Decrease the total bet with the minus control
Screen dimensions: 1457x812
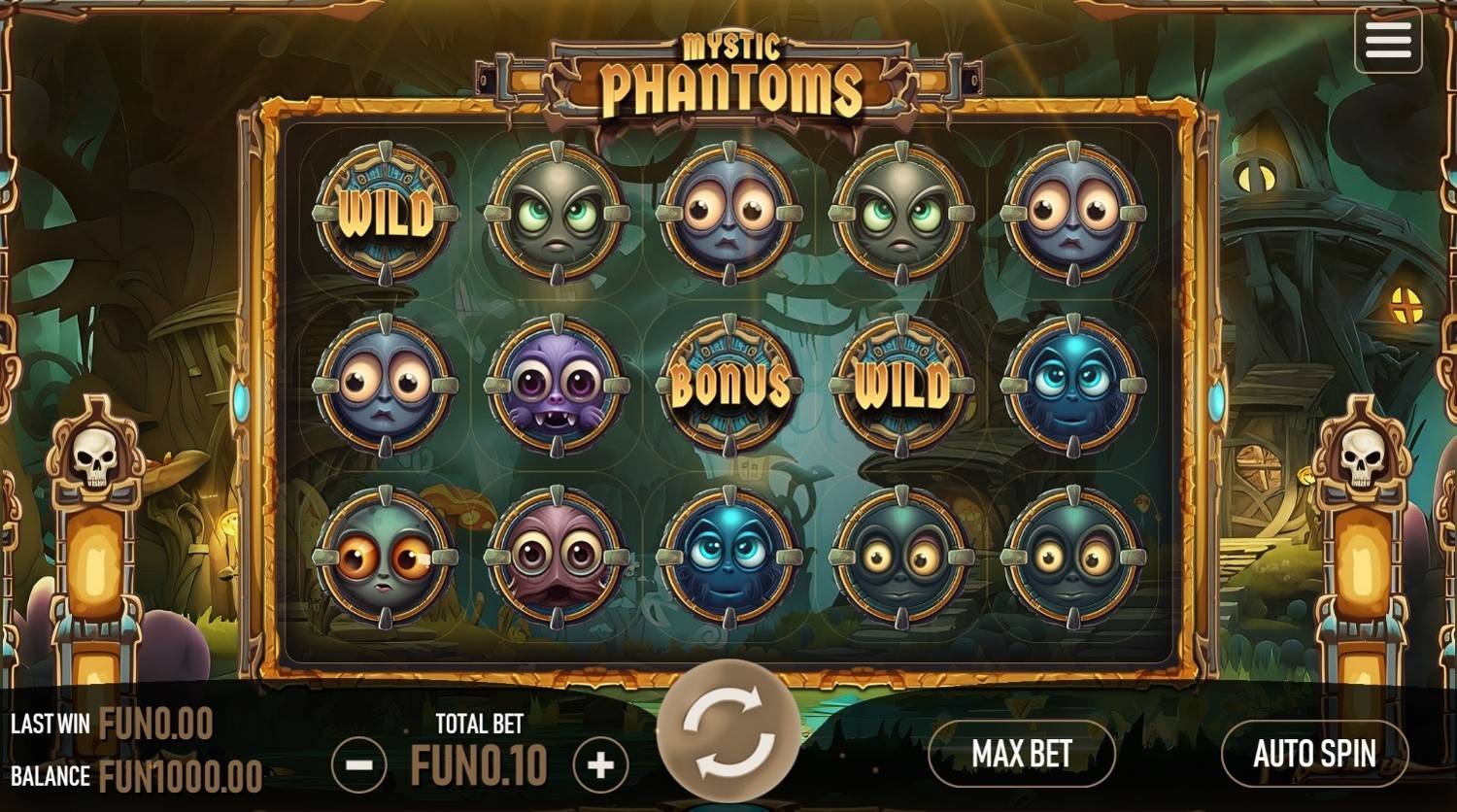point(360,763)
